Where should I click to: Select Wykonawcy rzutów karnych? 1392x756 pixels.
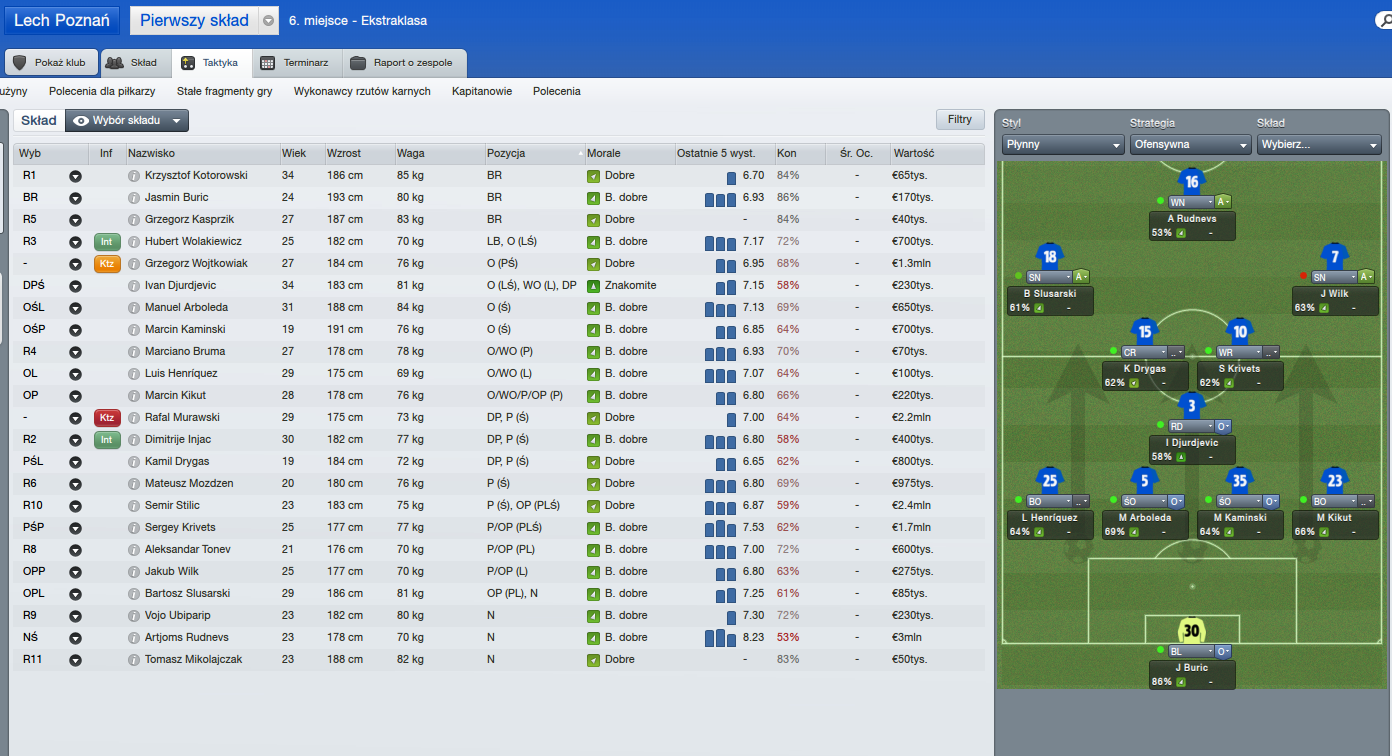[362, 91]
